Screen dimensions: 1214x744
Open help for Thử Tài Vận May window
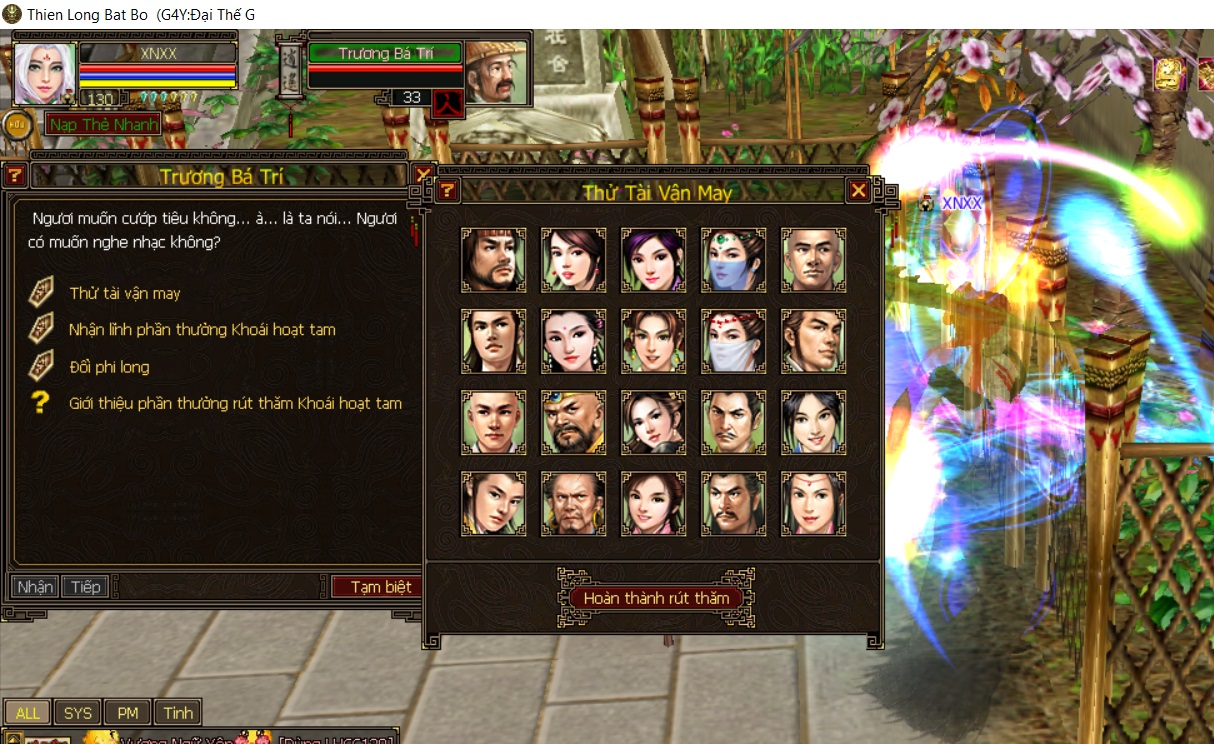click(x=448, y=191)
